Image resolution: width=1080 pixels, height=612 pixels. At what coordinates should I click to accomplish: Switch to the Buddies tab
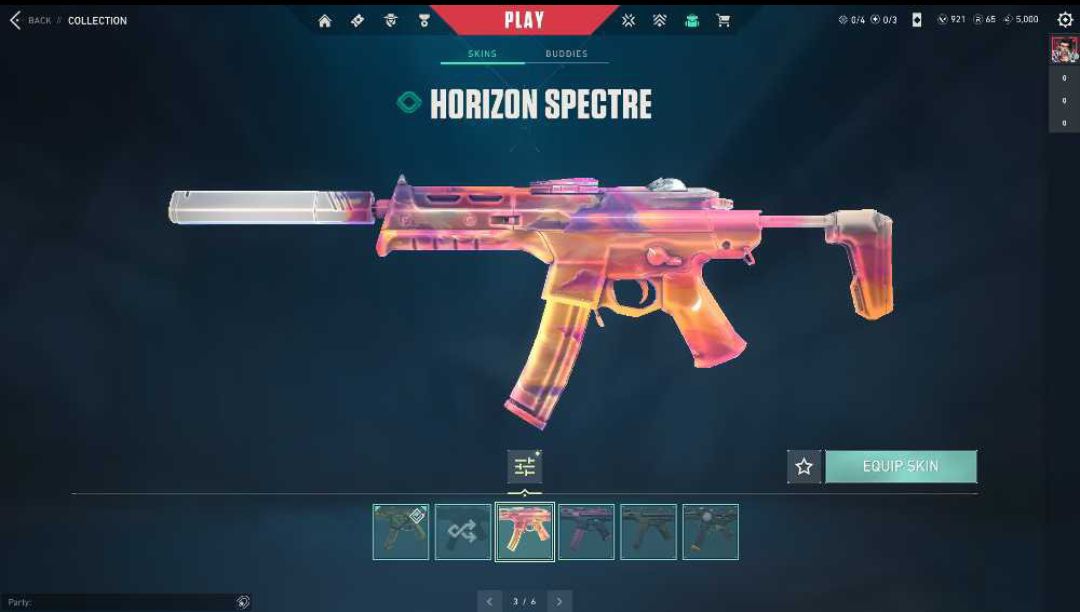pyautogui.click(x=566, y=54)
